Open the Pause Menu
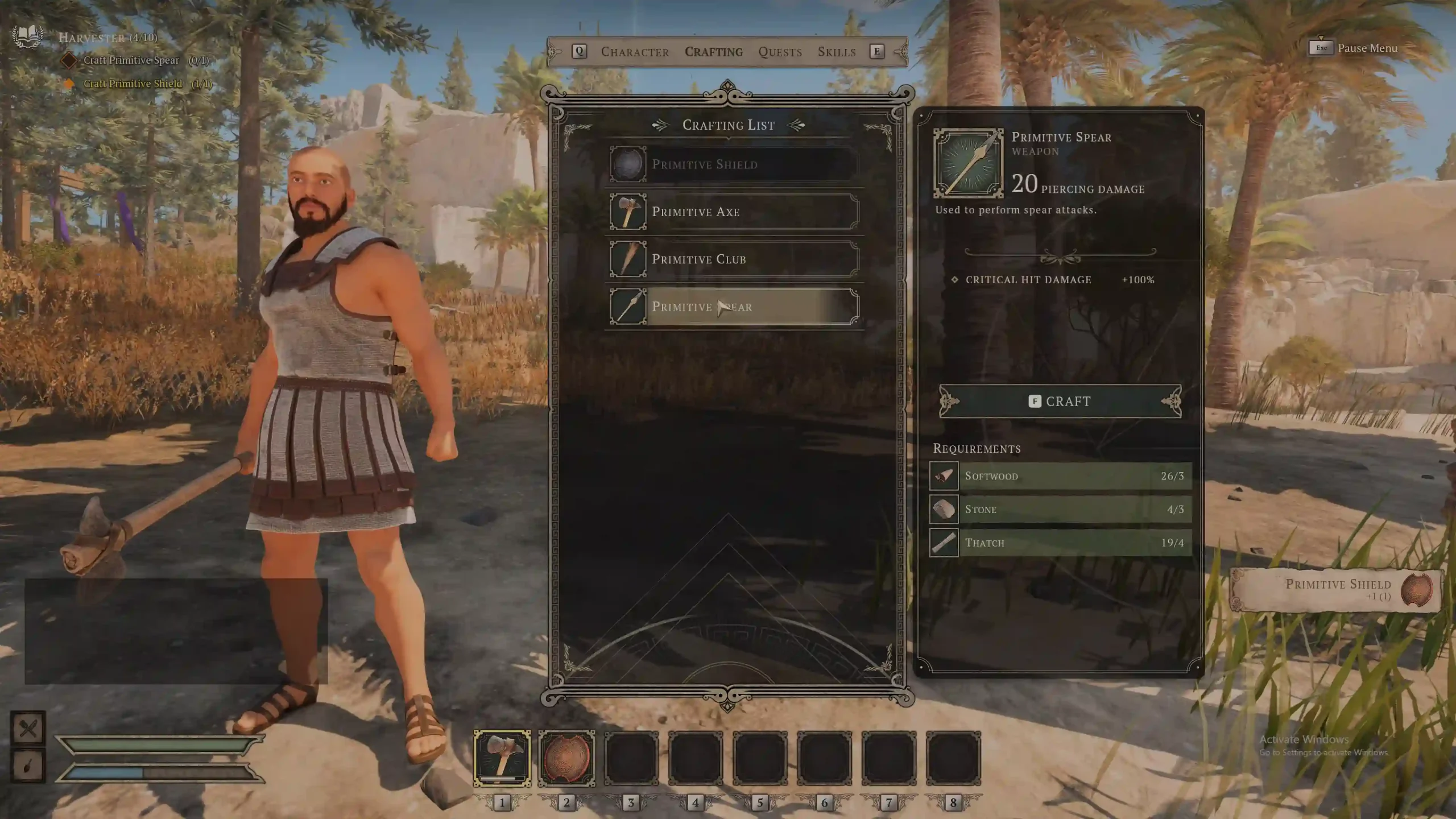Viewport: 1456px width, 819px height. [x=1354, y=48]
